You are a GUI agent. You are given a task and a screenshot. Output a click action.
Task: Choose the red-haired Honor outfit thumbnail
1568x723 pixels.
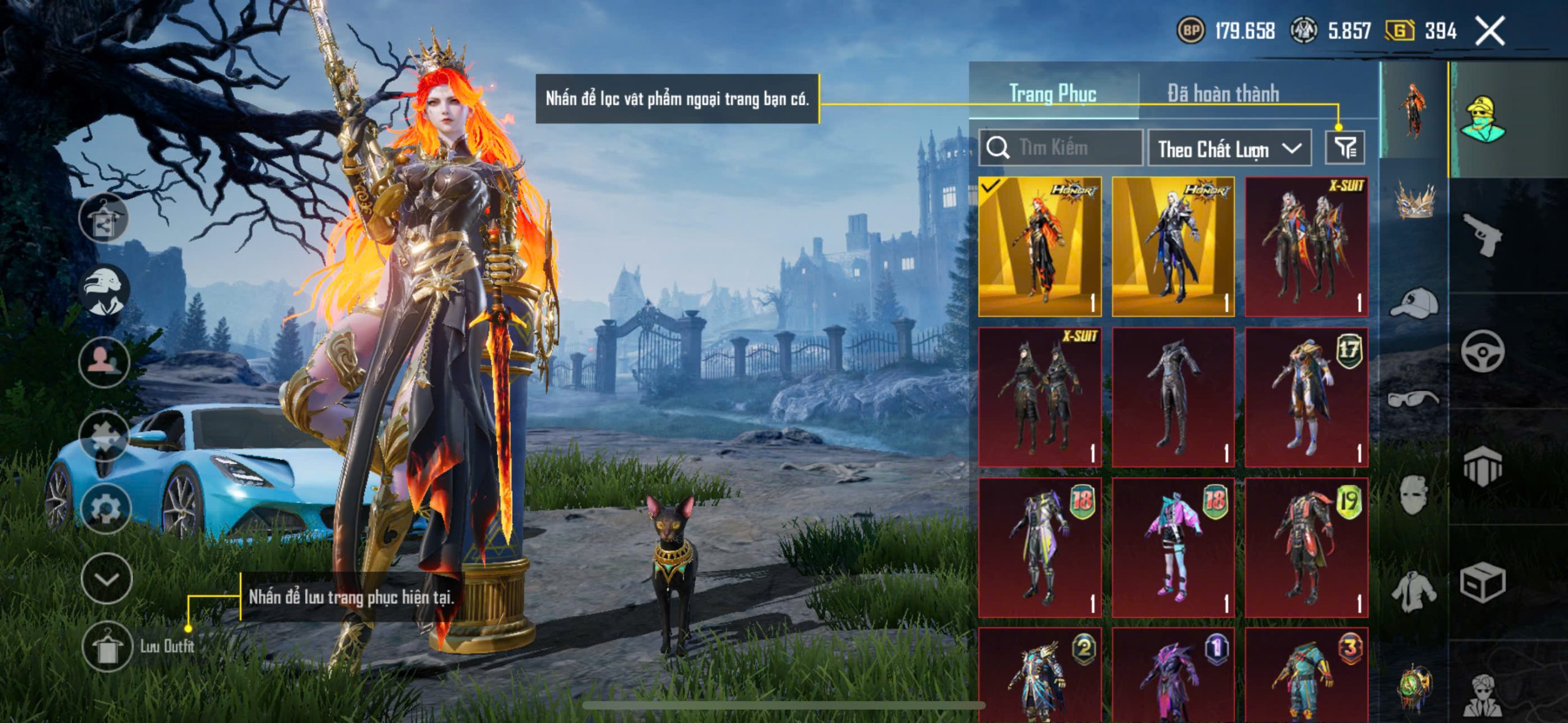coord(1039,247)
